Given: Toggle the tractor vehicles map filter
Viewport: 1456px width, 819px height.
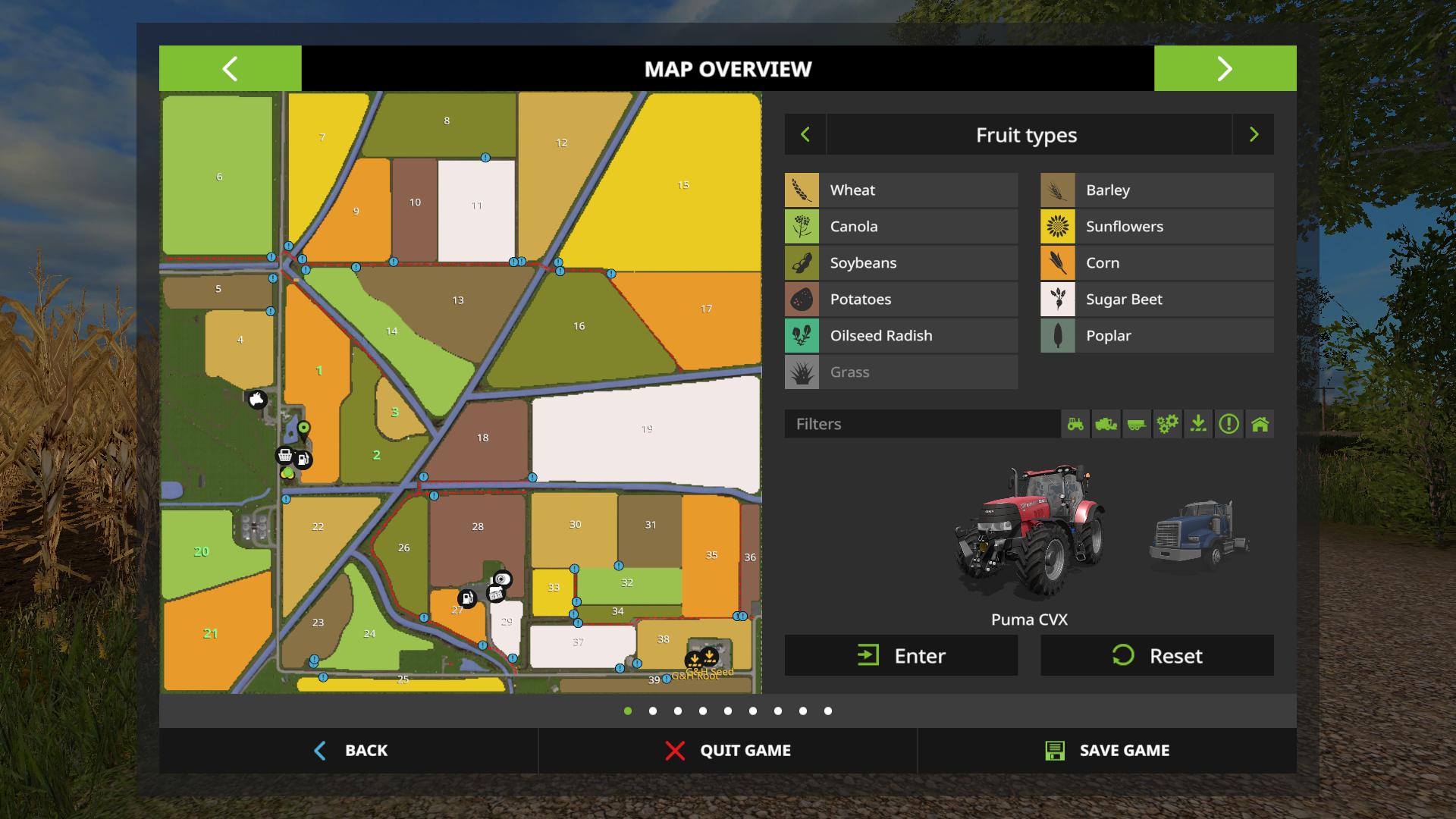Looking at the screenshot, I should [x=1075, y=424].
